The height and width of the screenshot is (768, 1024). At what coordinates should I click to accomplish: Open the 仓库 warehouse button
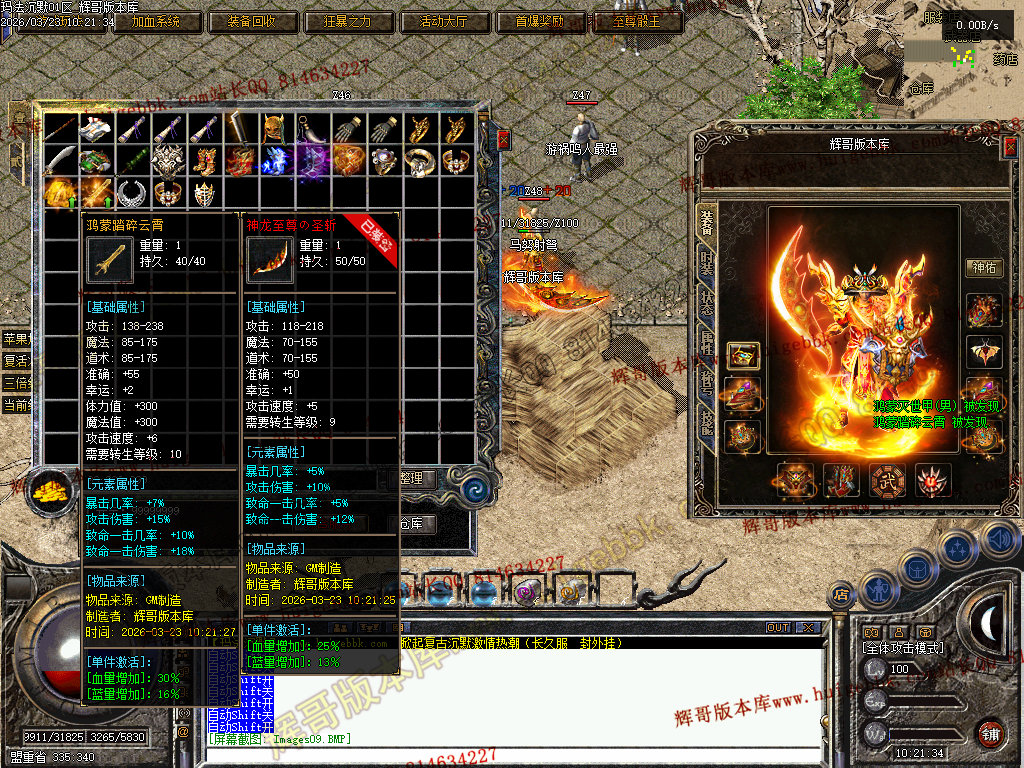click(412, 523)
